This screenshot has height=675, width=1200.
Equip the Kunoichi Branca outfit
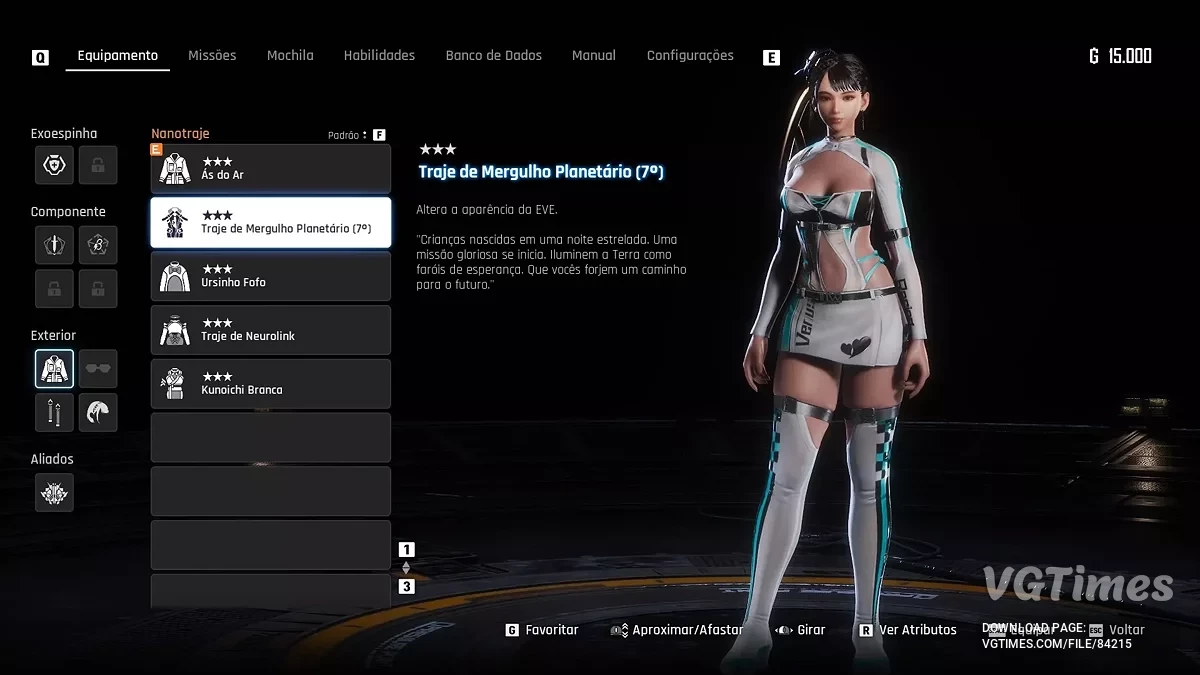pyautogui.click(x=270, y=384)
